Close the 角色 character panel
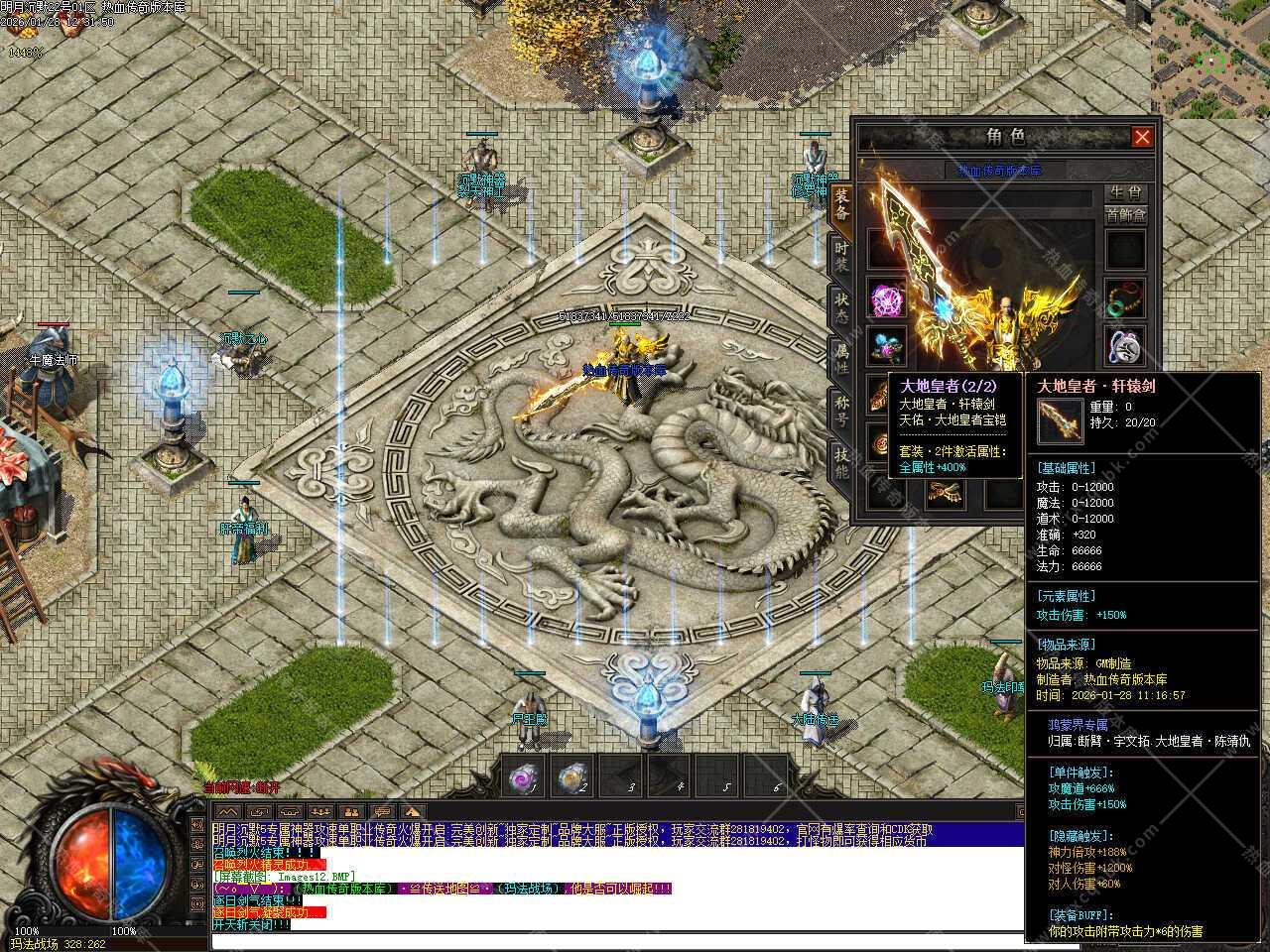The height and width of the screenshot is (952, 1270). (1142, 137)
